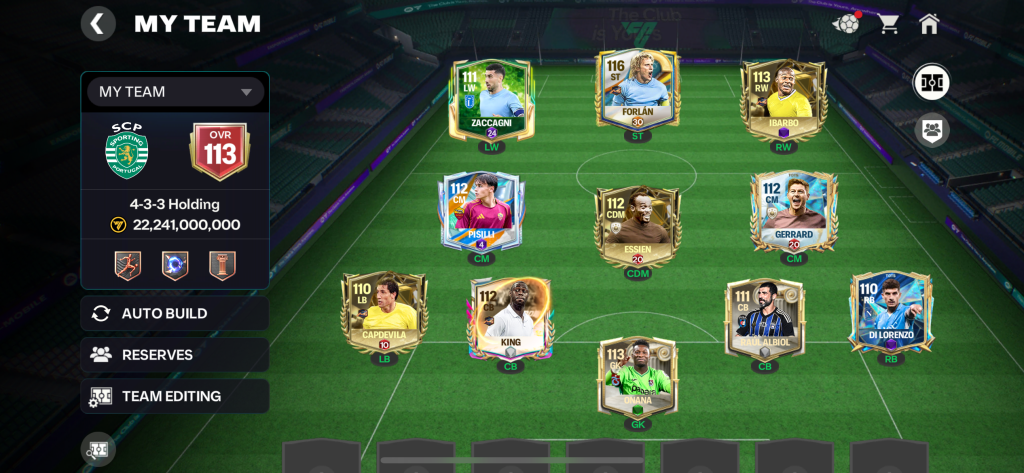Viewport: 1024px width, 473px height.
Task: Choose Di Lorenzo's right back card
Action: 890,312
